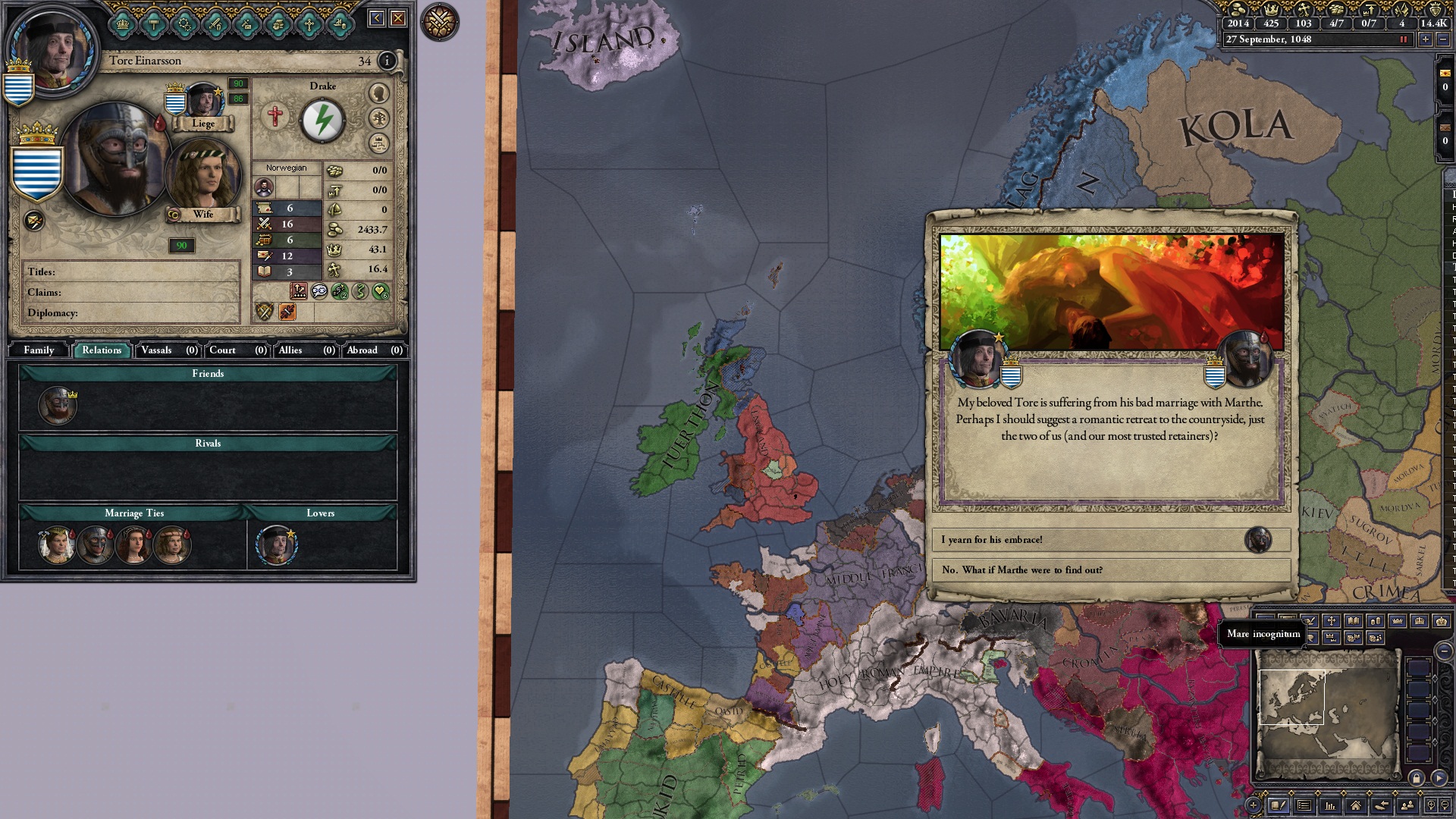Open the Laws screen with the hammer icon

point(152,23)
